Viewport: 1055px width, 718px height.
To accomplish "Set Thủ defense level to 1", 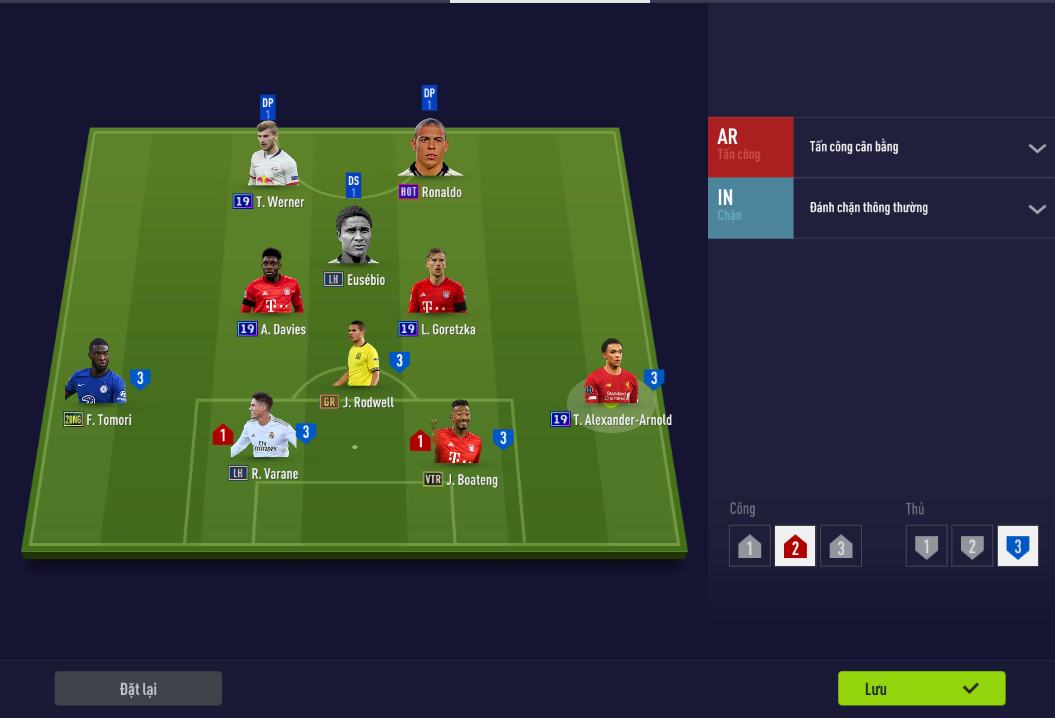I will click(927, 547).
